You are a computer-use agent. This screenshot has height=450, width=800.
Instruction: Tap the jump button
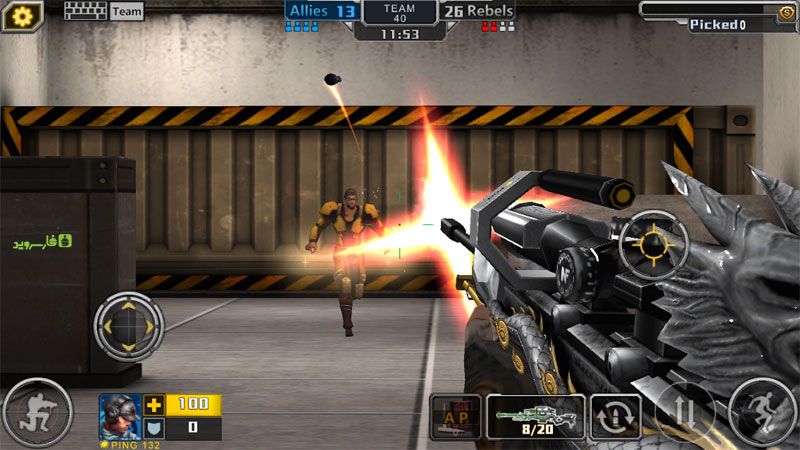pos(763,411)
